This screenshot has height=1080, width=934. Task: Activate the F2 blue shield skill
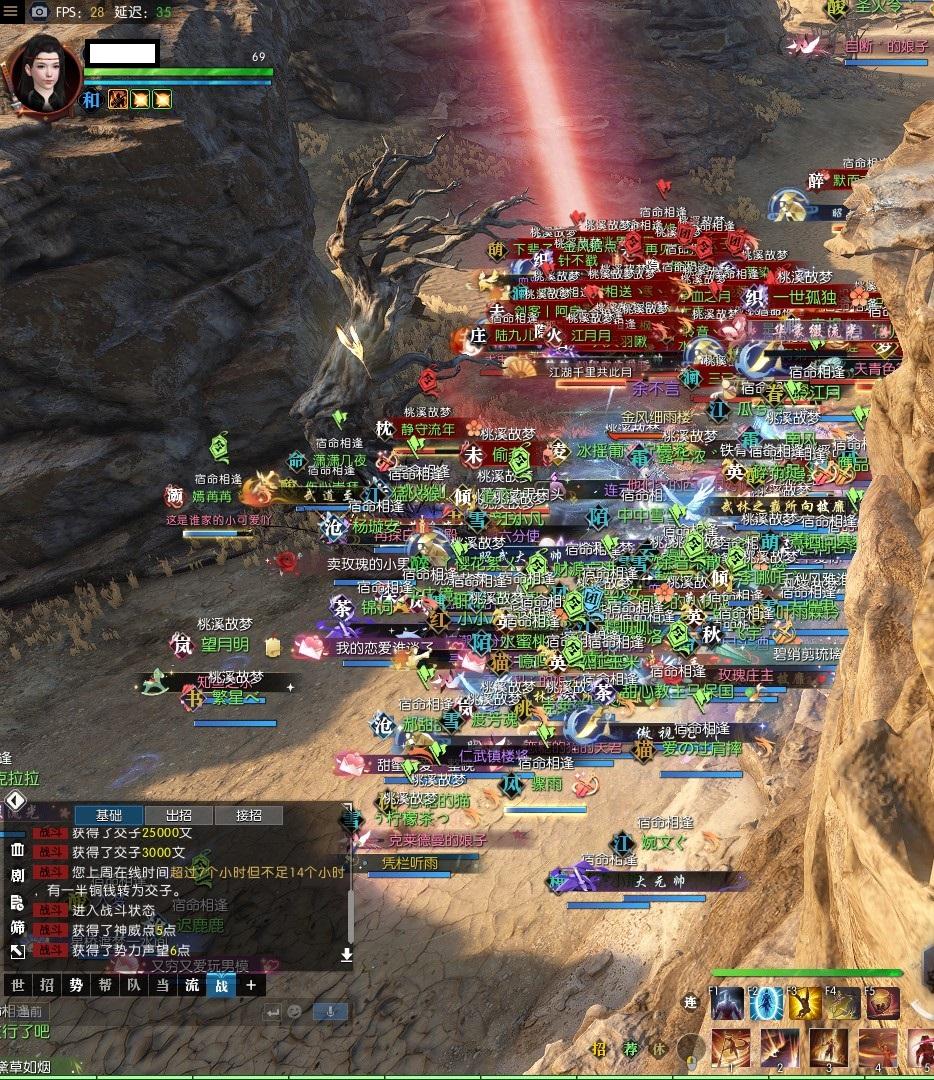767,1003
